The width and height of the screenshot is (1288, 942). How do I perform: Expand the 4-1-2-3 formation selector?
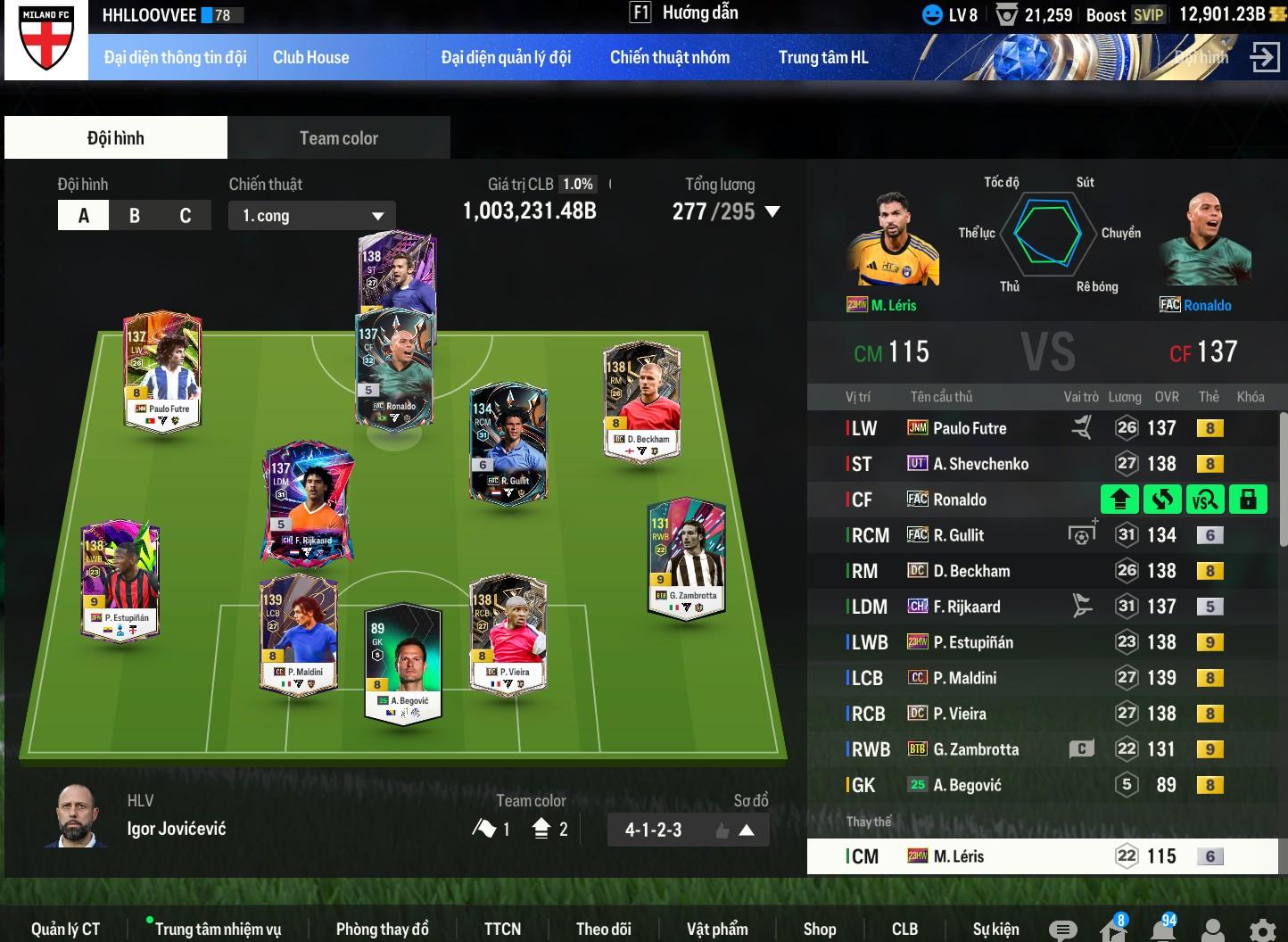pos(747,830)
